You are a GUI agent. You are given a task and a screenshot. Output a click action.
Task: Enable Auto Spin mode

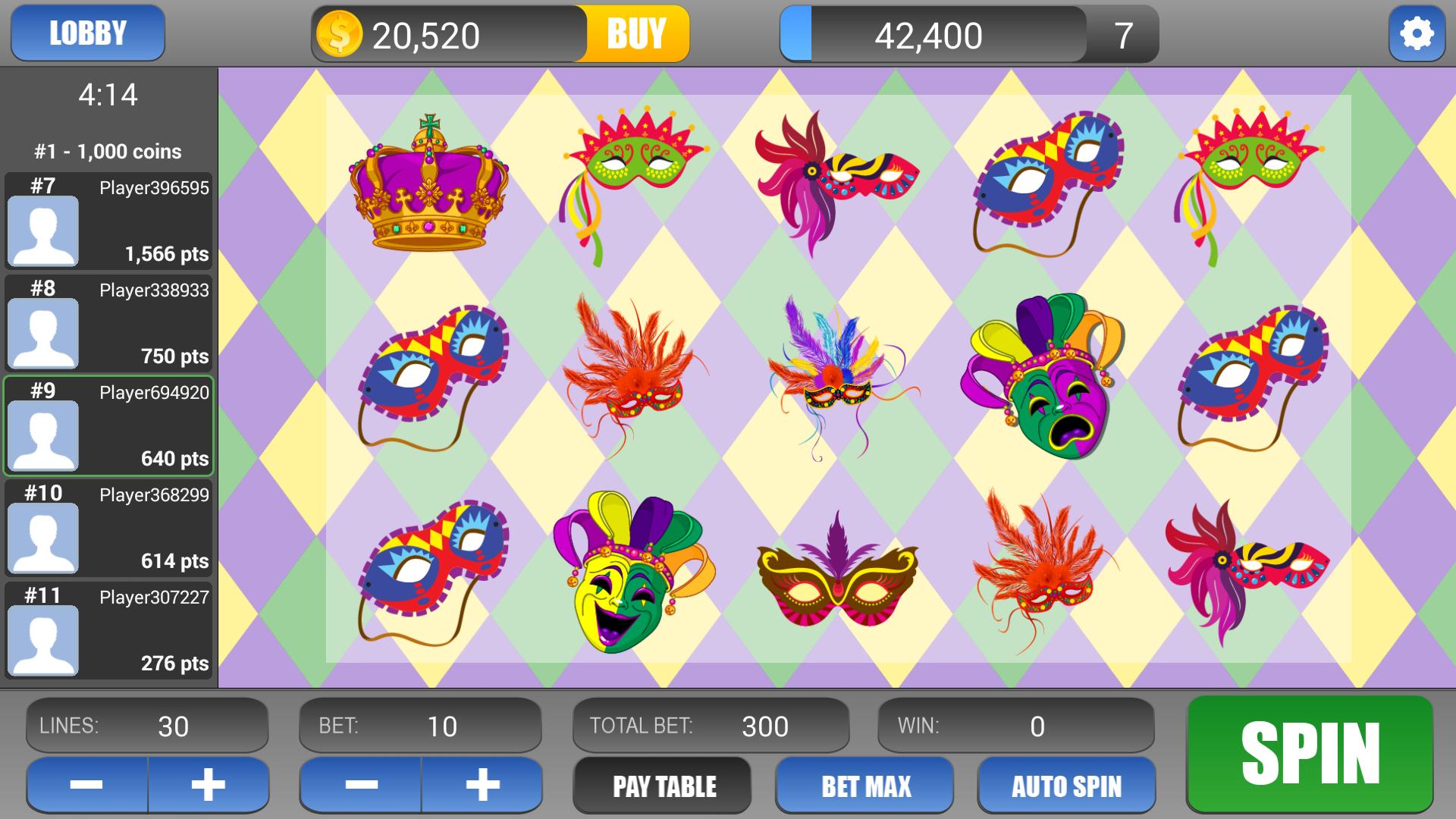(x=1066, y=786)
